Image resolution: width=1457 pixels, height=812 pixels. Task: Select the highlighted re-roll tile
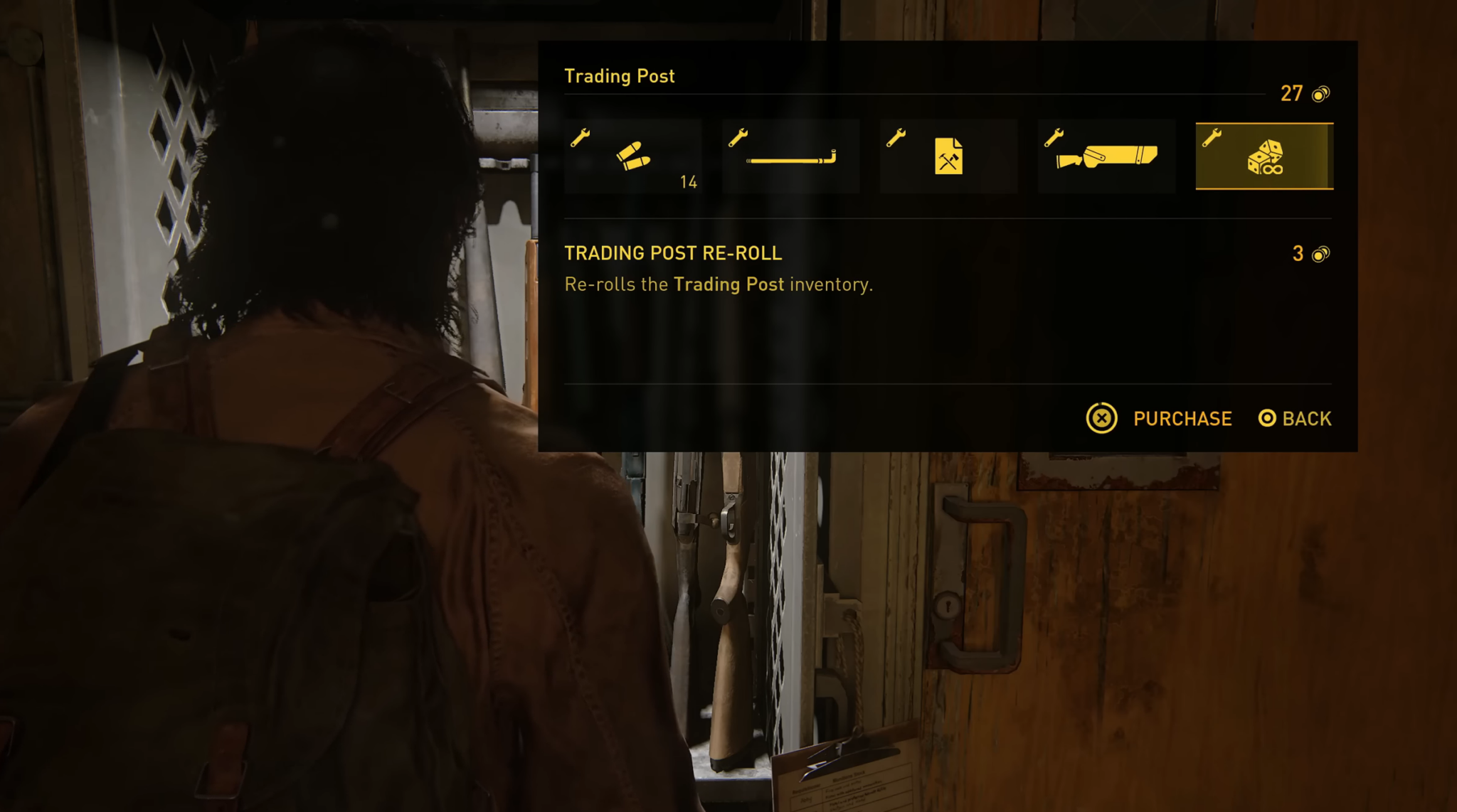click(x=1263, y=155)
